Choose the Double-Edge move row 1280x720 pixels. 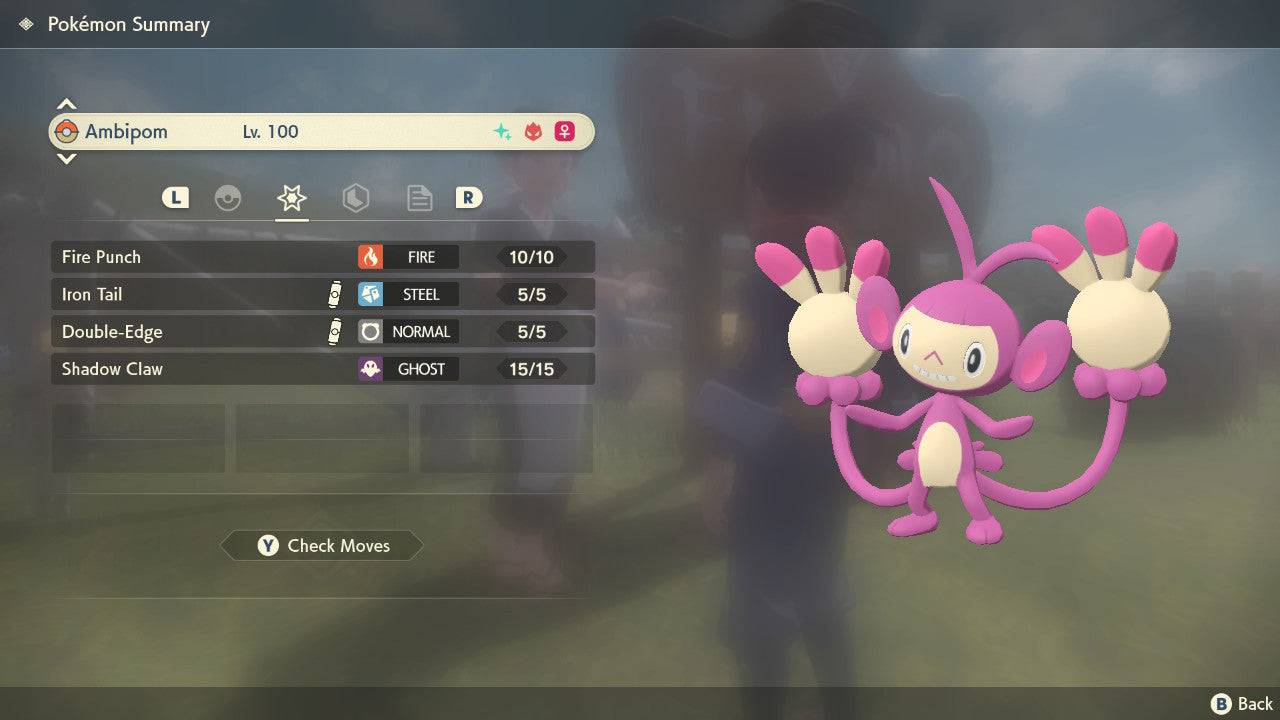click(x=322, y=331)
